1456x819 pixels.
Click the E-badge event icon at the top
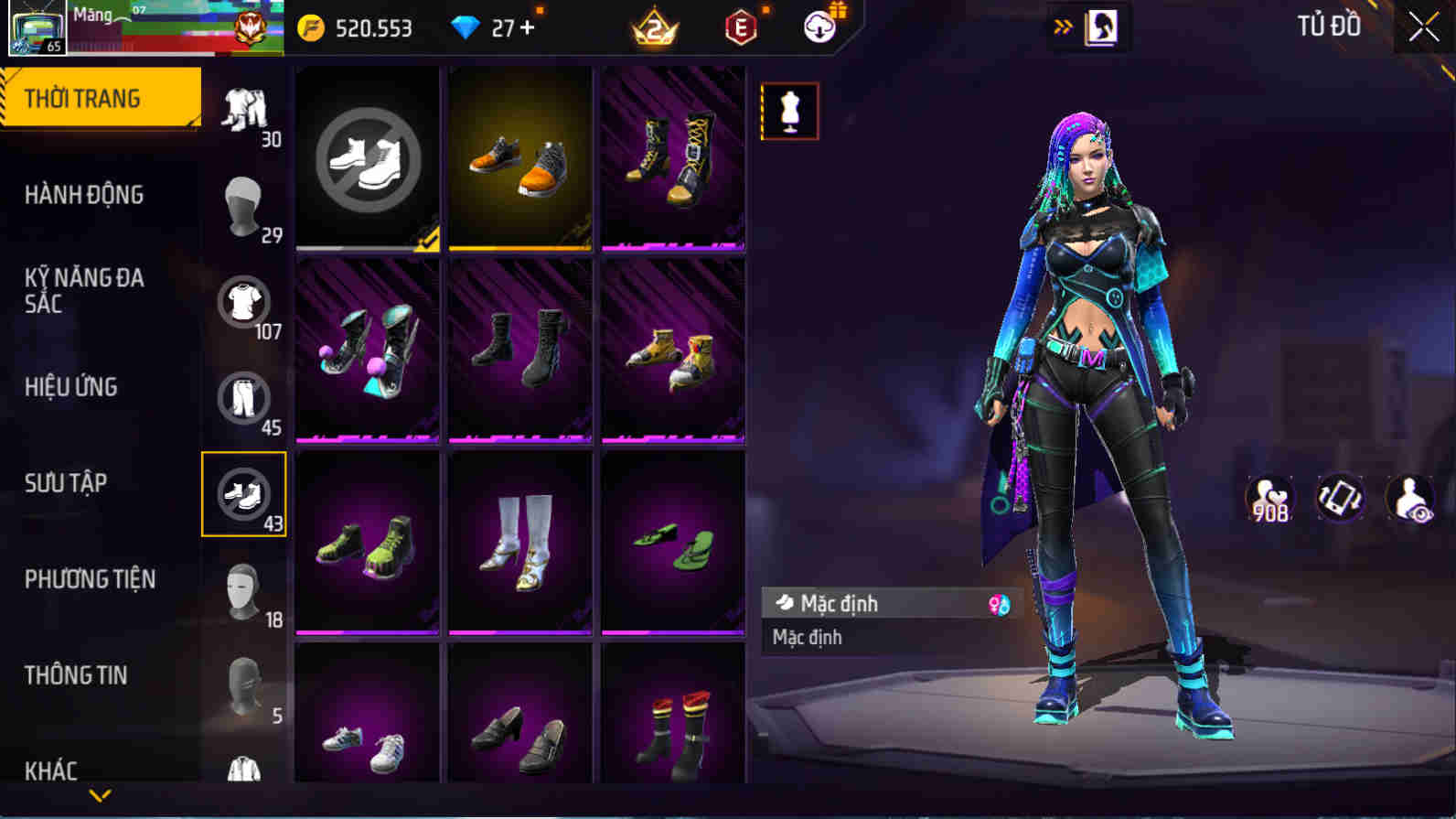[740, 27]
